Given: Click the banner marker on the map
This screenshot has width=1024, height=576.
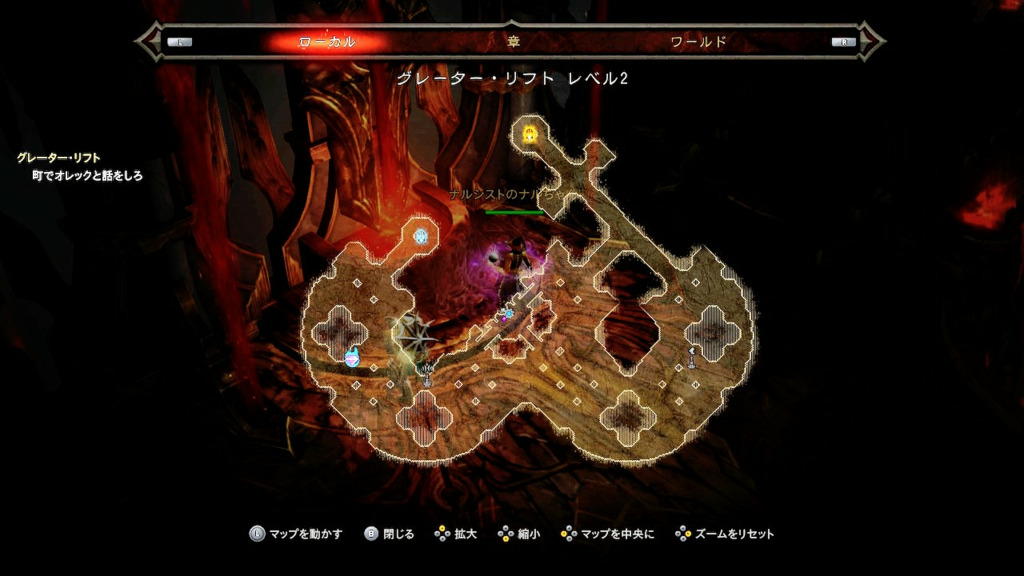Looking at the screenshot, I should click(428, 373).
